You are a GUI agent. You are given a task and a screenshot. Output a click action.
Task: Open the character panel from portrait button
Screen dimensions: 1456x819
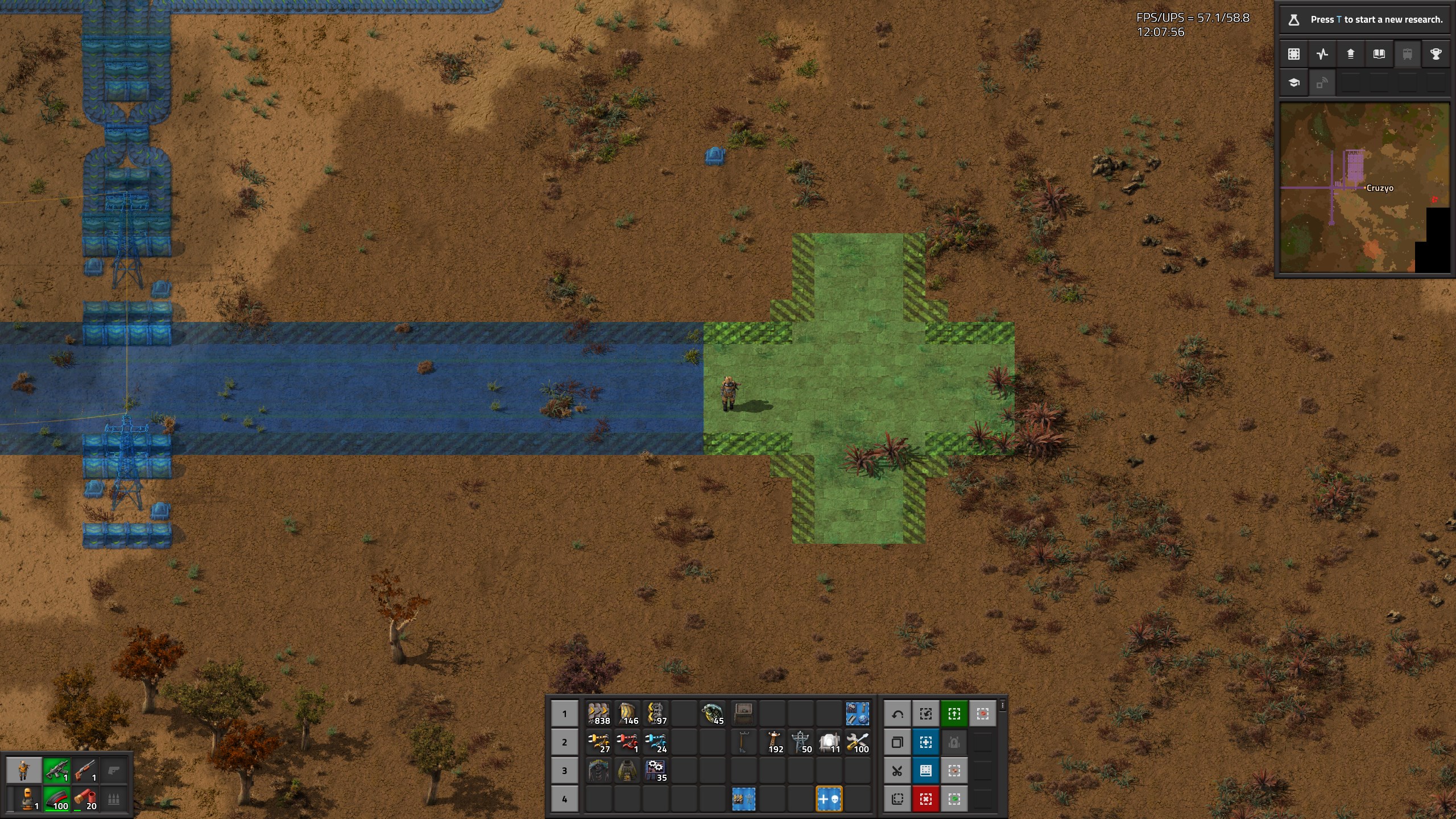click(23, 771)
